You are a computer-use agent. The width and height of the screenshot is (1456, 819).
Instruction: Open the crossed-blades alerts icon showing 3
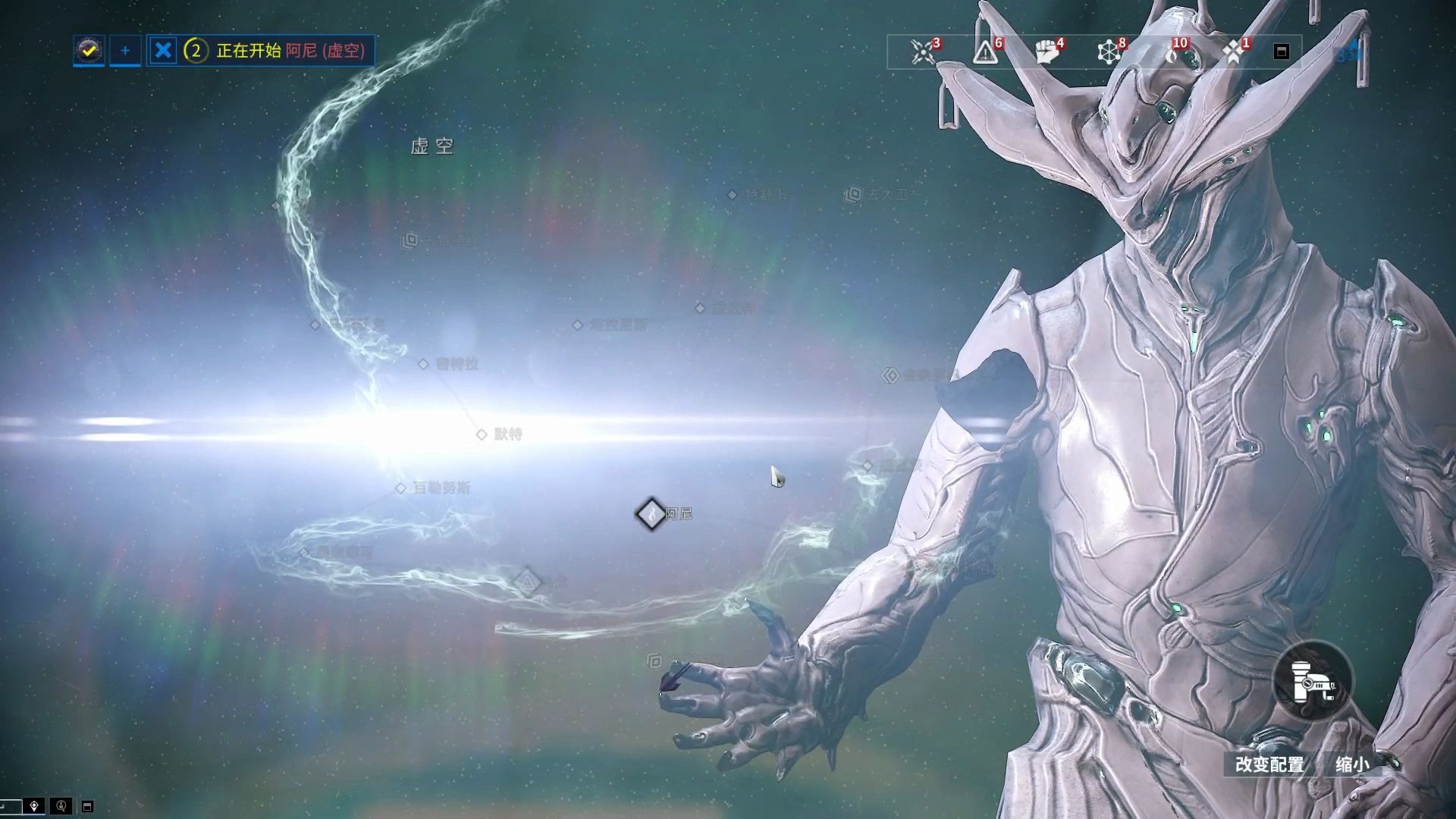click(x=924, y=52)
